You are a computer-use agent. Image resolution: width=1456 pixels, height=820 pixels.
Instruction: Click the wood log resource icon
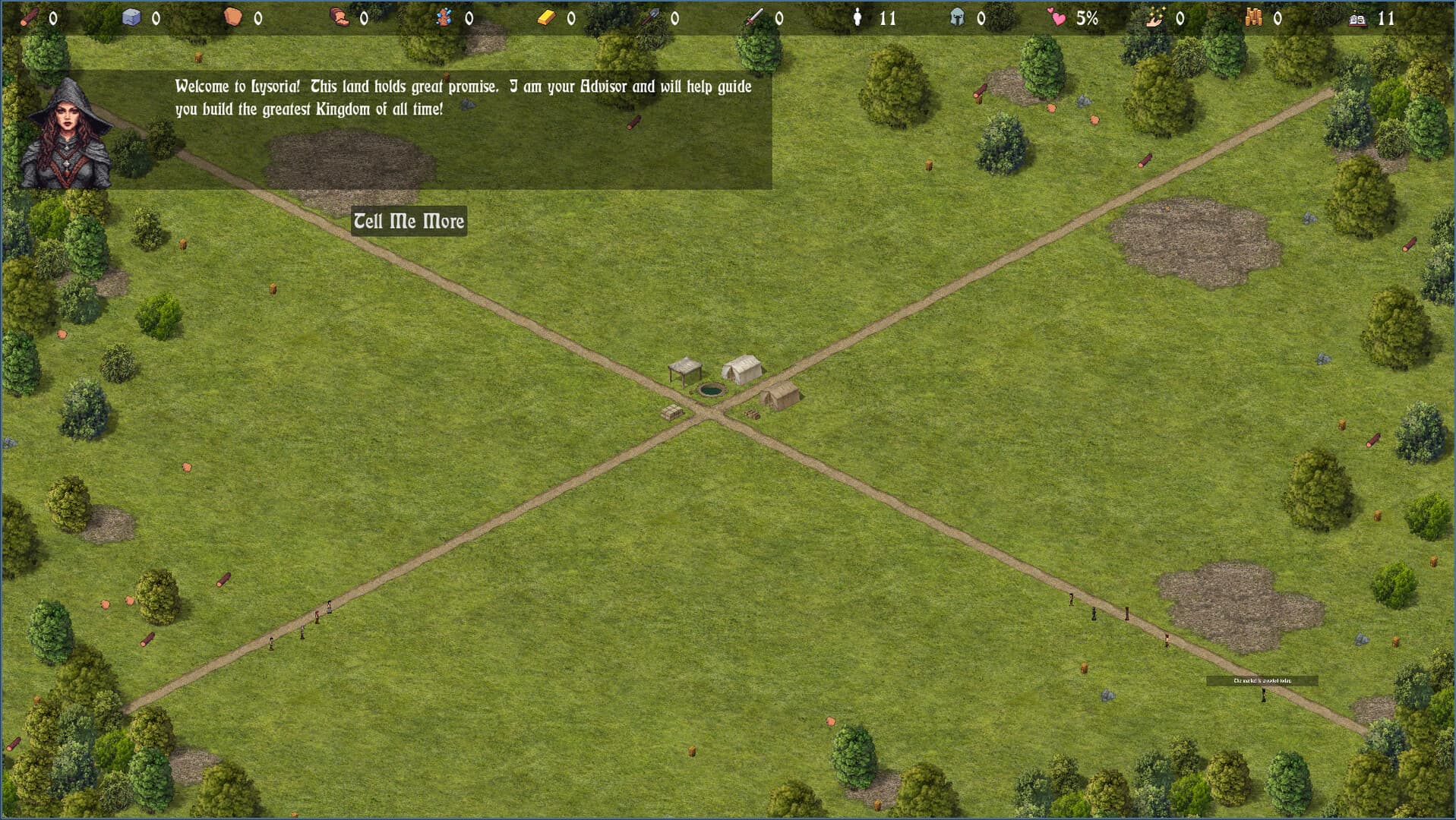[29, 17]
